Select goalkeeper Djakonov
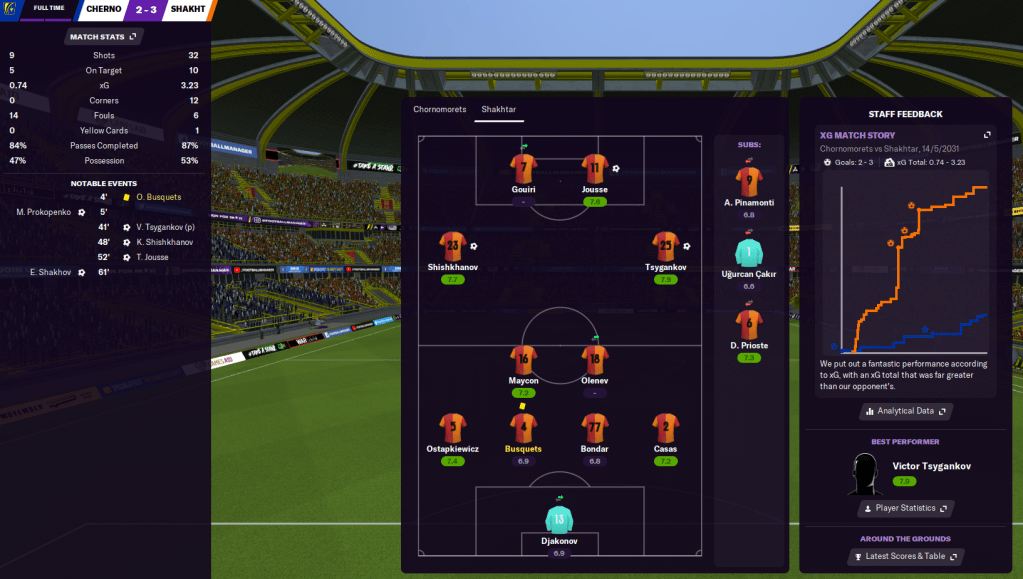This screenshot has height=579, width=1023. [x=559, y=518]
